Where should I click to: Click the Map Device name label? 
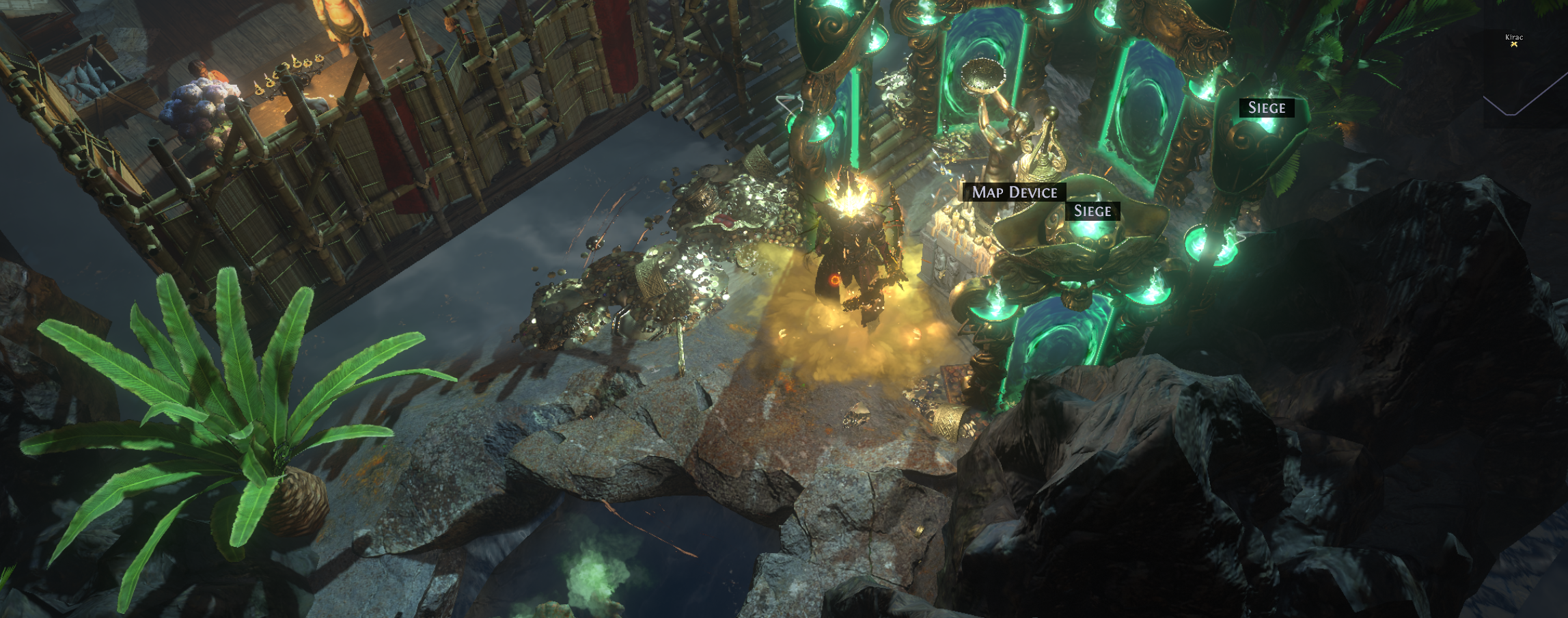[1014, 193]
